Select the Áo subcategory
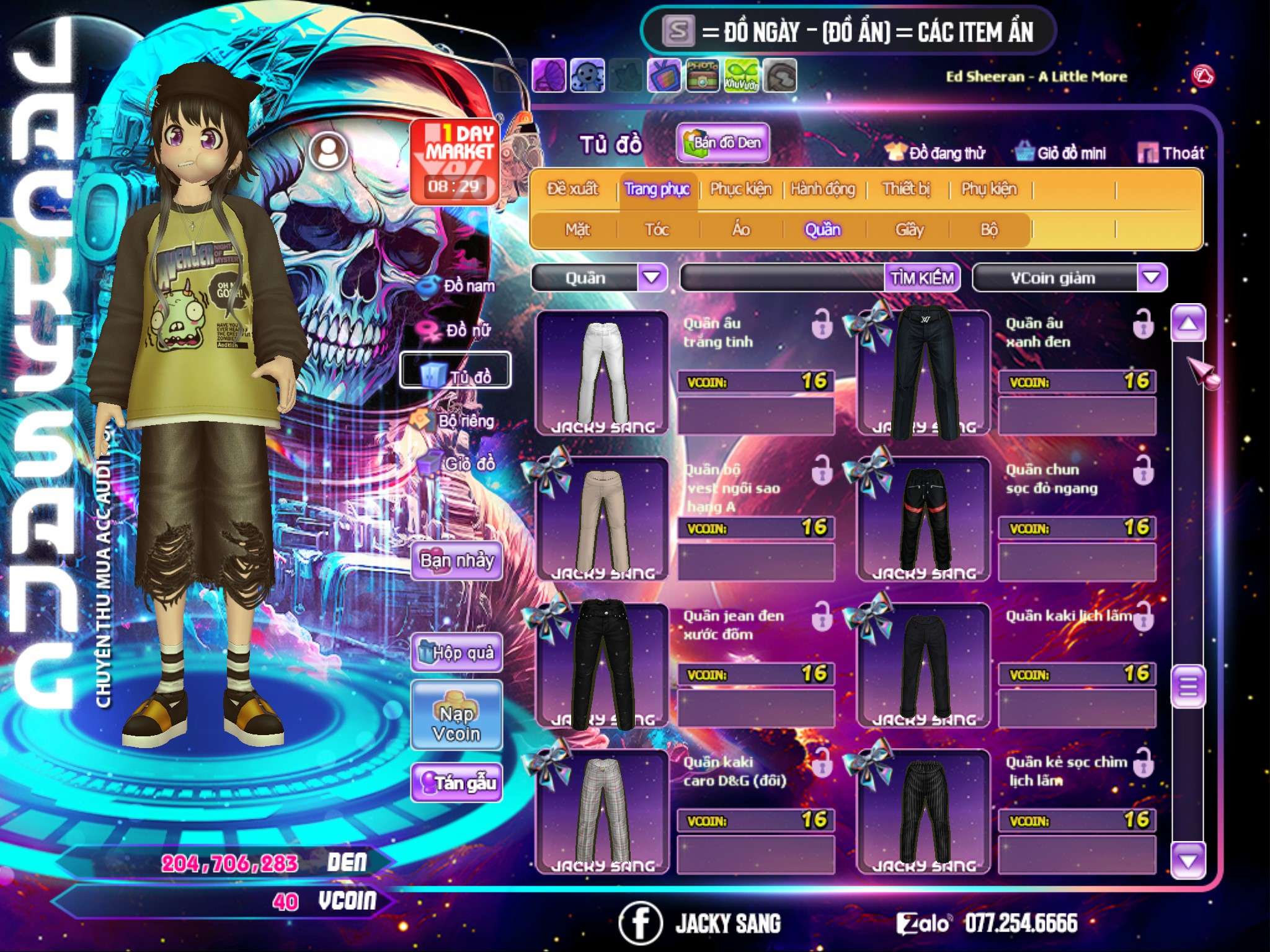The height and width of the screenshot is (952, 1270). pos(740,230)
